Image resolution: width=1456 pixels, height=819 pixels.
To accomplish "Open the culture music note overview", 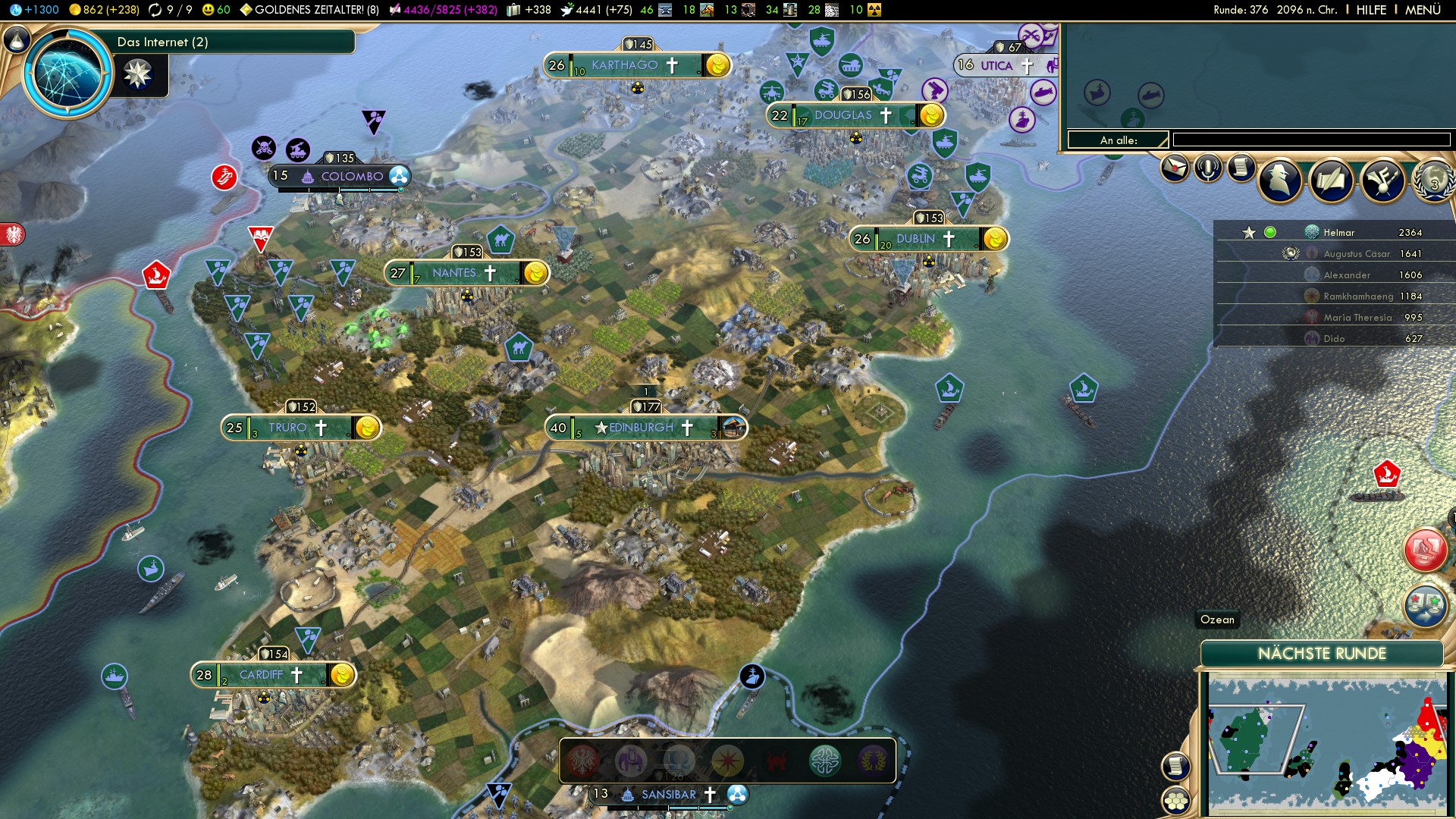I will click(1382, 180).
